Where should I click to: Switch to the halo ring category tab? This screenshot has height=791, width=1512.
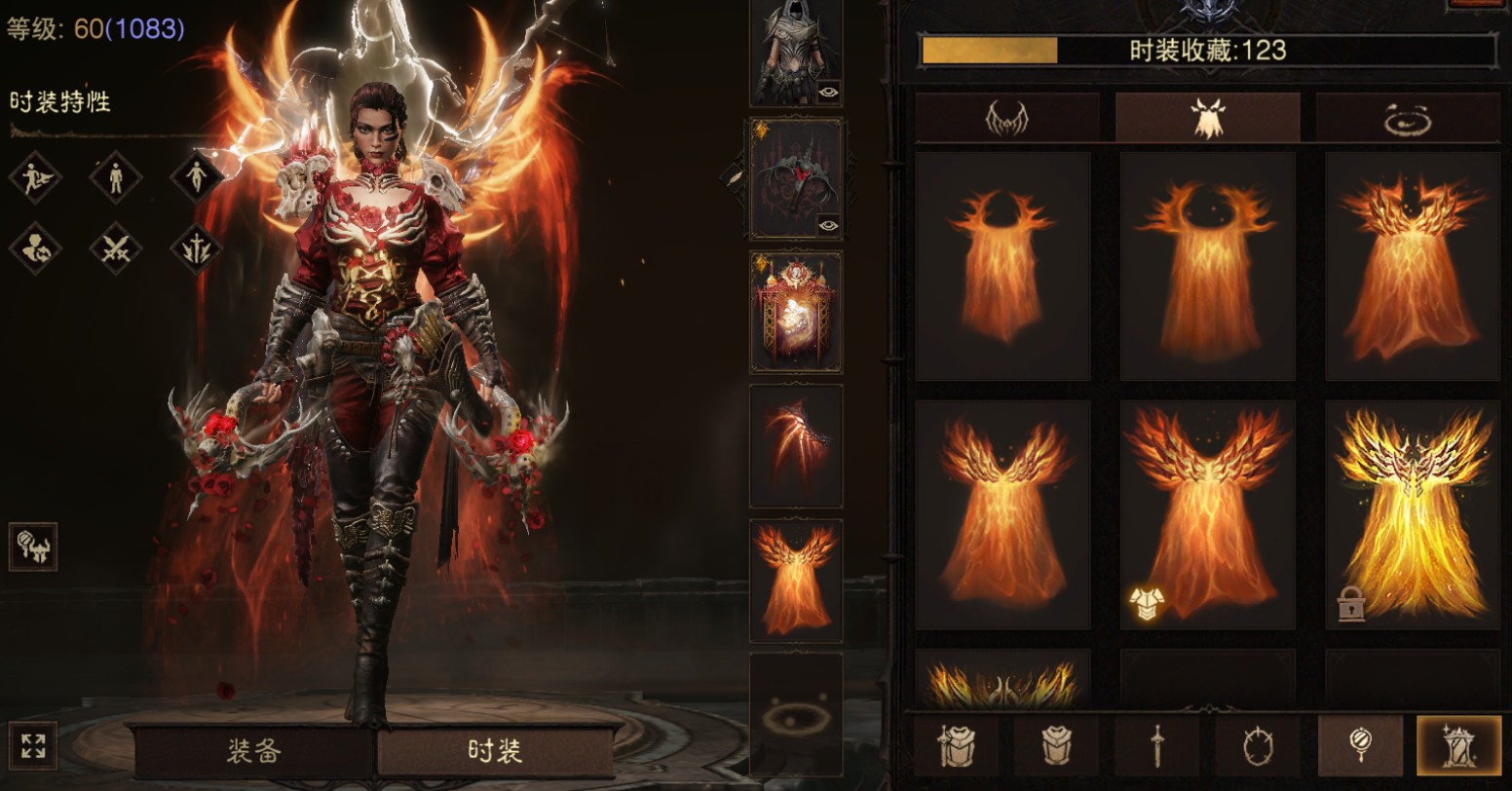click(1408, 118)
